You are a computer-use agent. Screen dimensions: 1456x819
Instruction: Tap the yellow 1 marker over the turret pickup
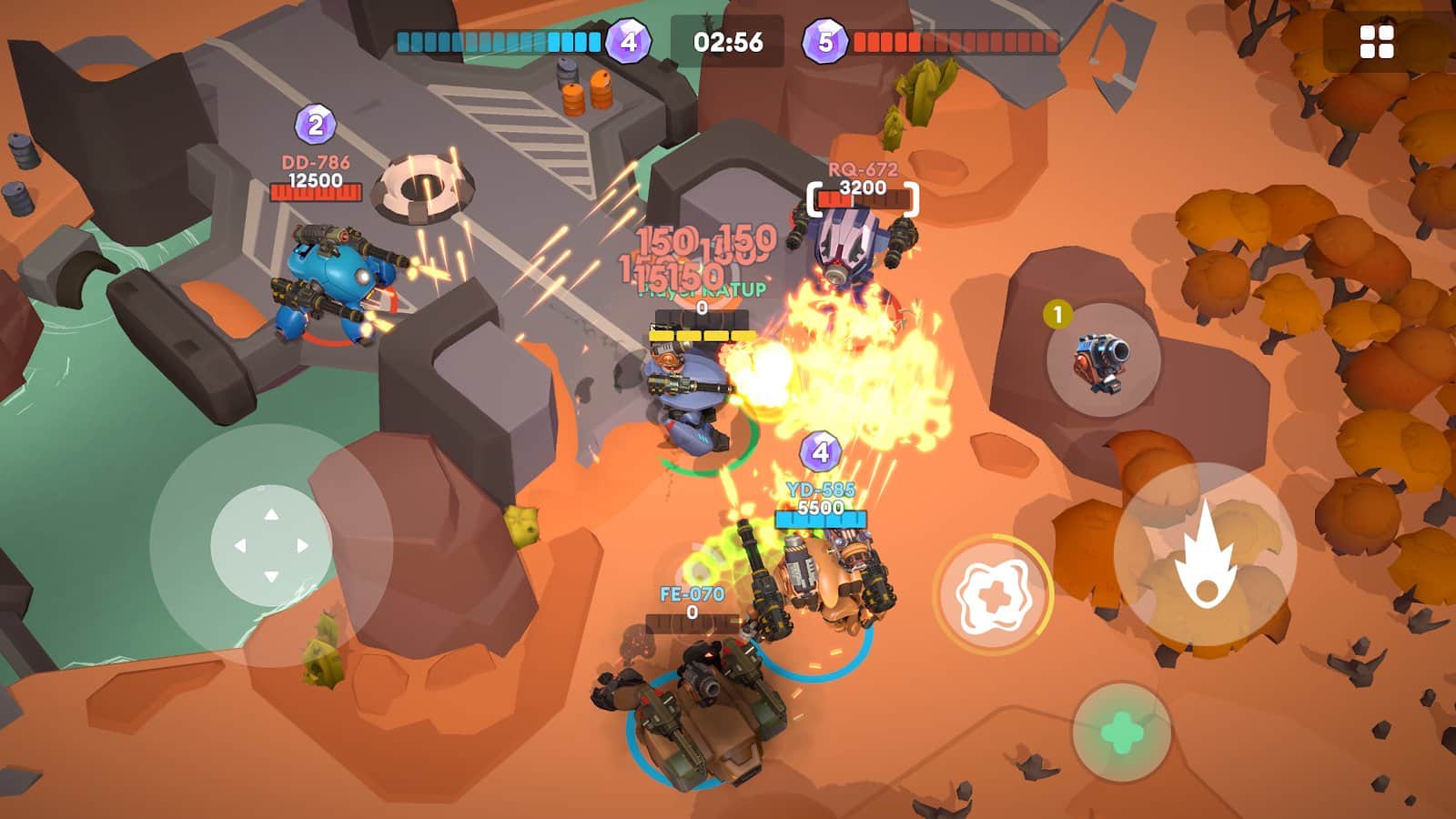coord(1057,313)
